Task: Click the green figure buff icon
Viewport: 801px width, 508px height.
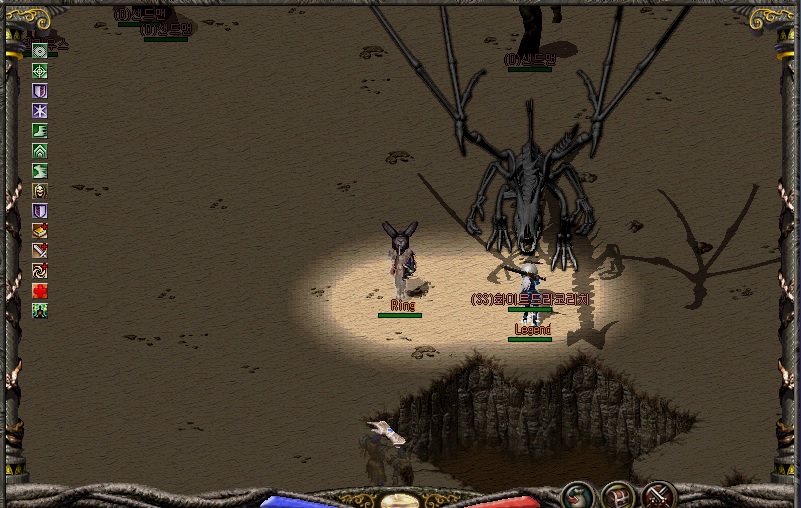Action: pos(40,311)
